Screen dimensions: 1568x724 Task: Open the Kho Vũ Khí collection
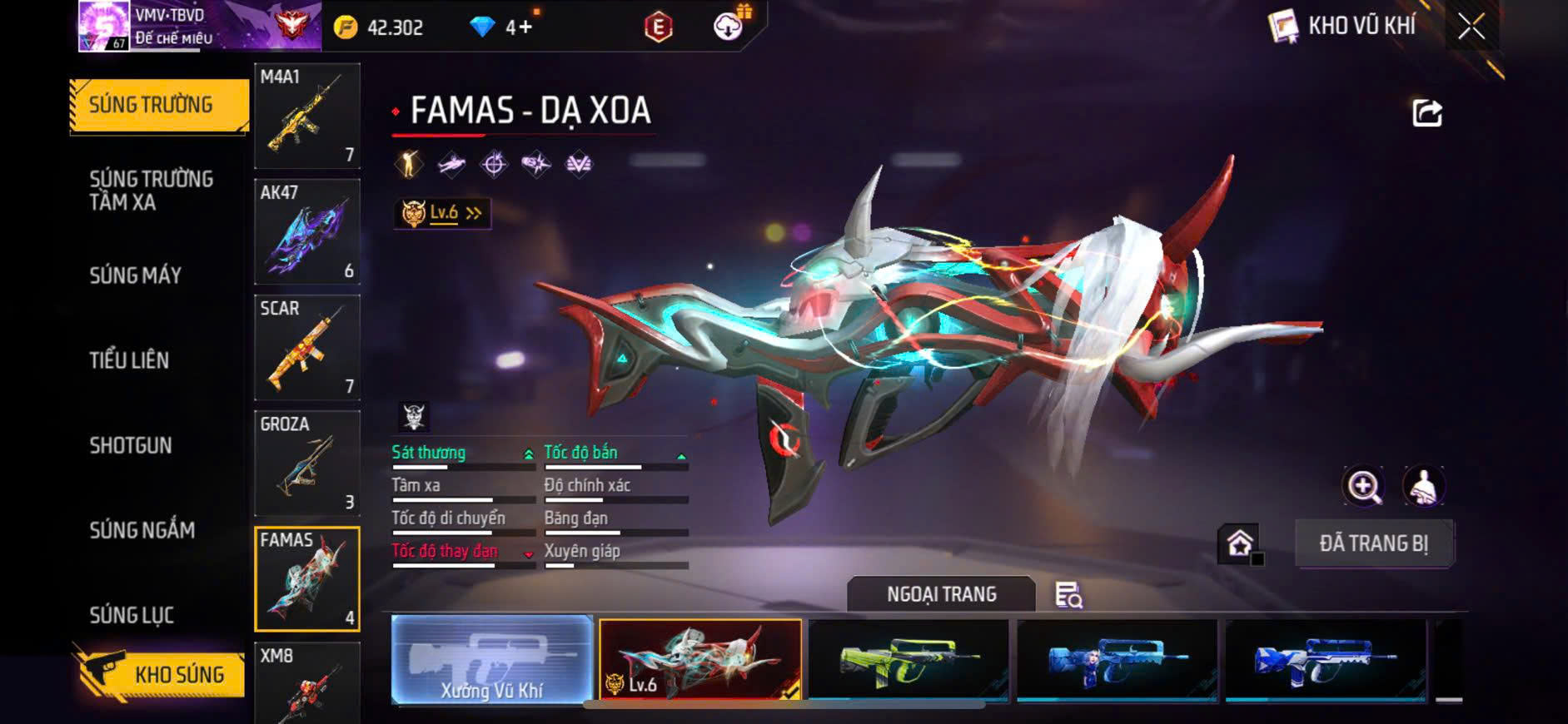(x=1343, y=27)
